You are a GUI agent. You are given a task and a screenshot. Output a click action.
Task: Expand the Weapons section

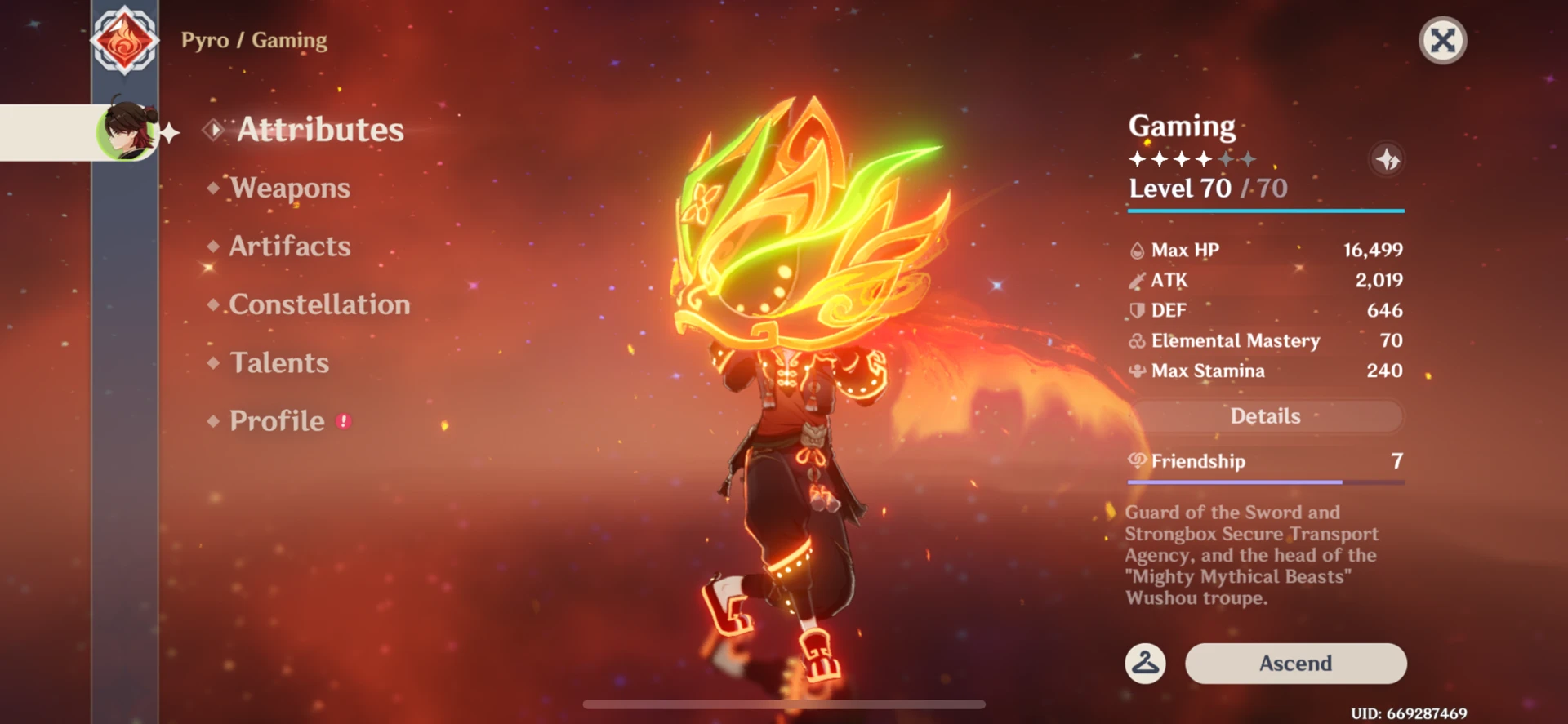[x=288, y=188]
